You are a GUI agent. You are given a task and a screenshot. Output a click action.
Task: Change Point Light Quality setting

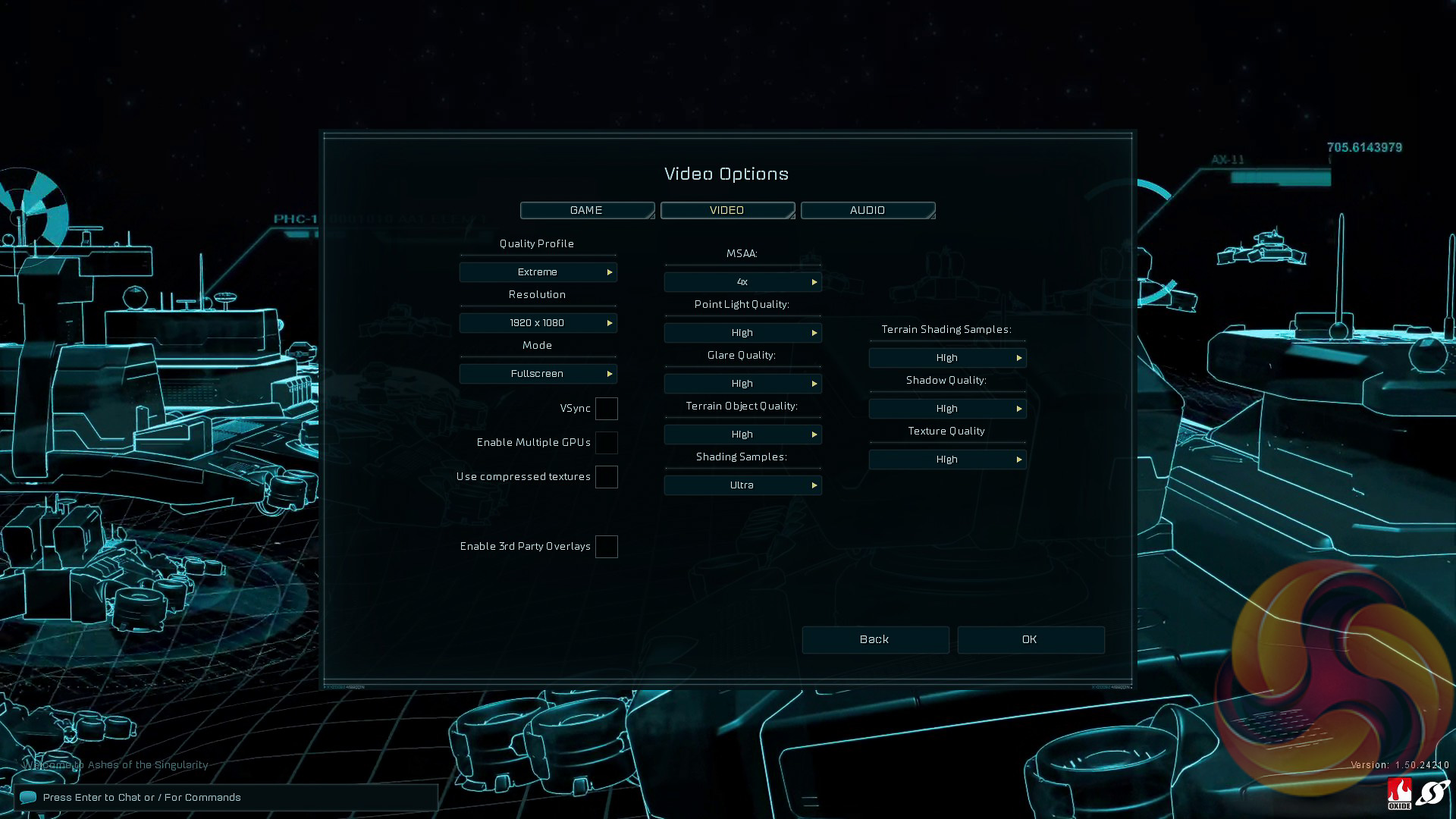click(742, 333)
